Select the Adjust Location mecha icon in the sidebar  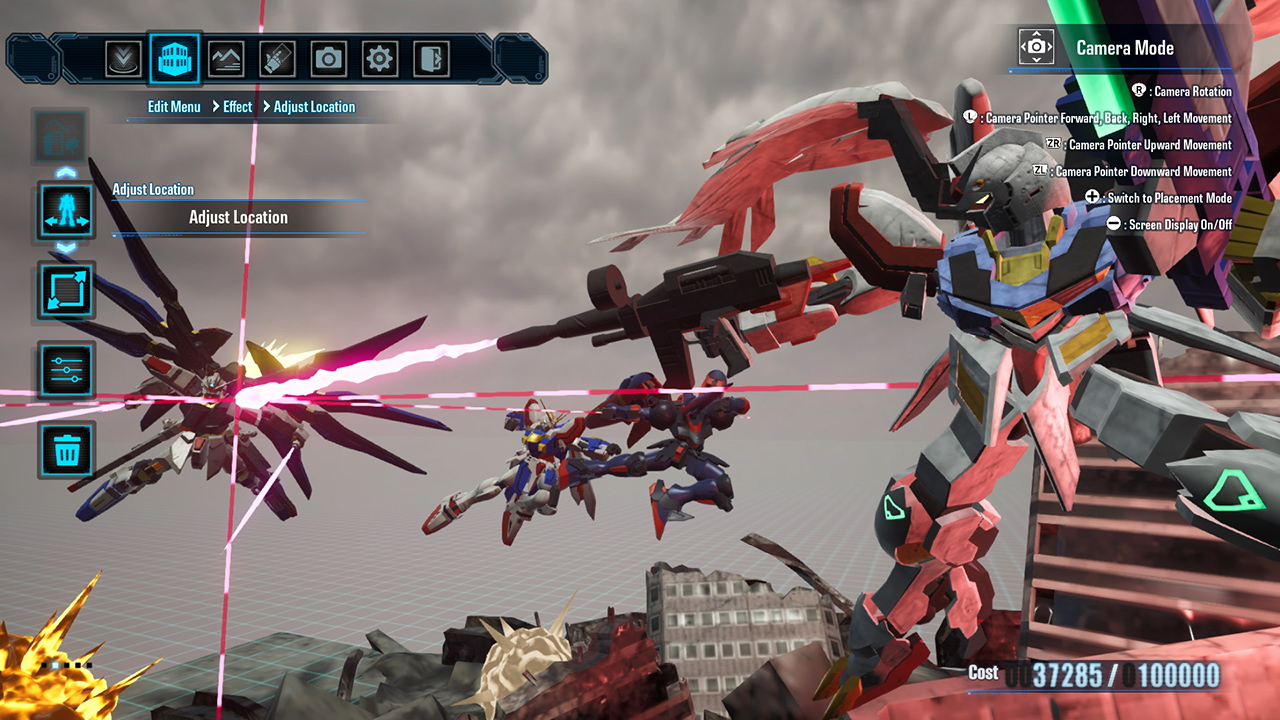64,211
